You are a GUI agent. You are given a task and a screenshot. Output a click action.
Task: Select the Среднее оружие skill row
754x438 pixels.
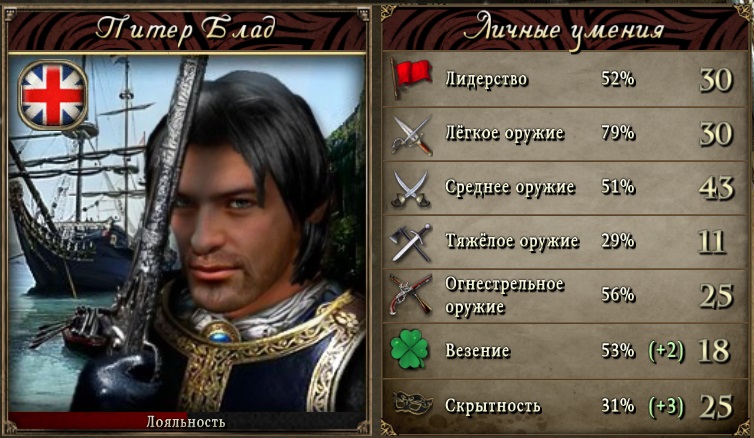(566, 187)
